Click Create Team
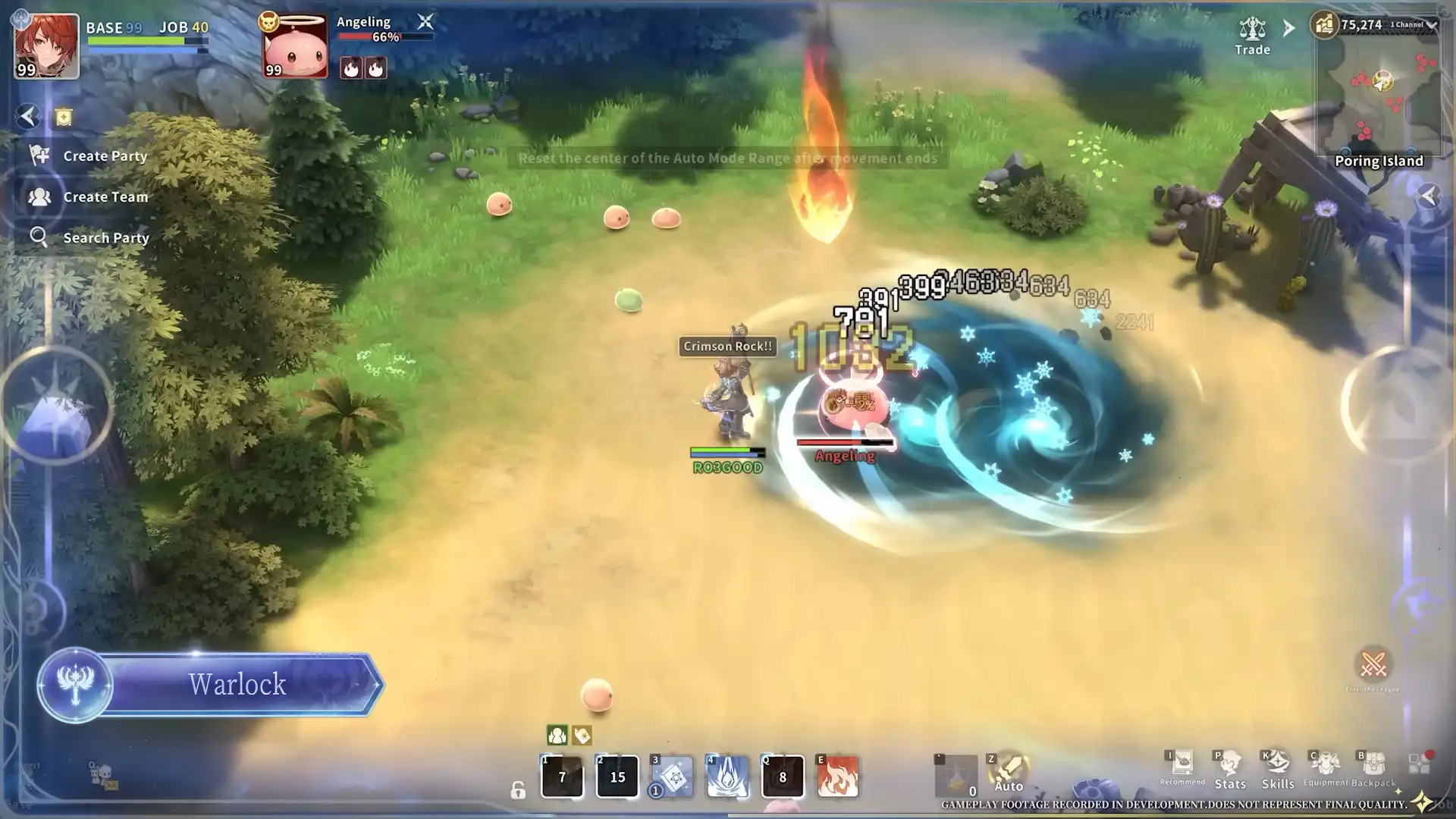The image size is (1456, 819). (105, 196)
